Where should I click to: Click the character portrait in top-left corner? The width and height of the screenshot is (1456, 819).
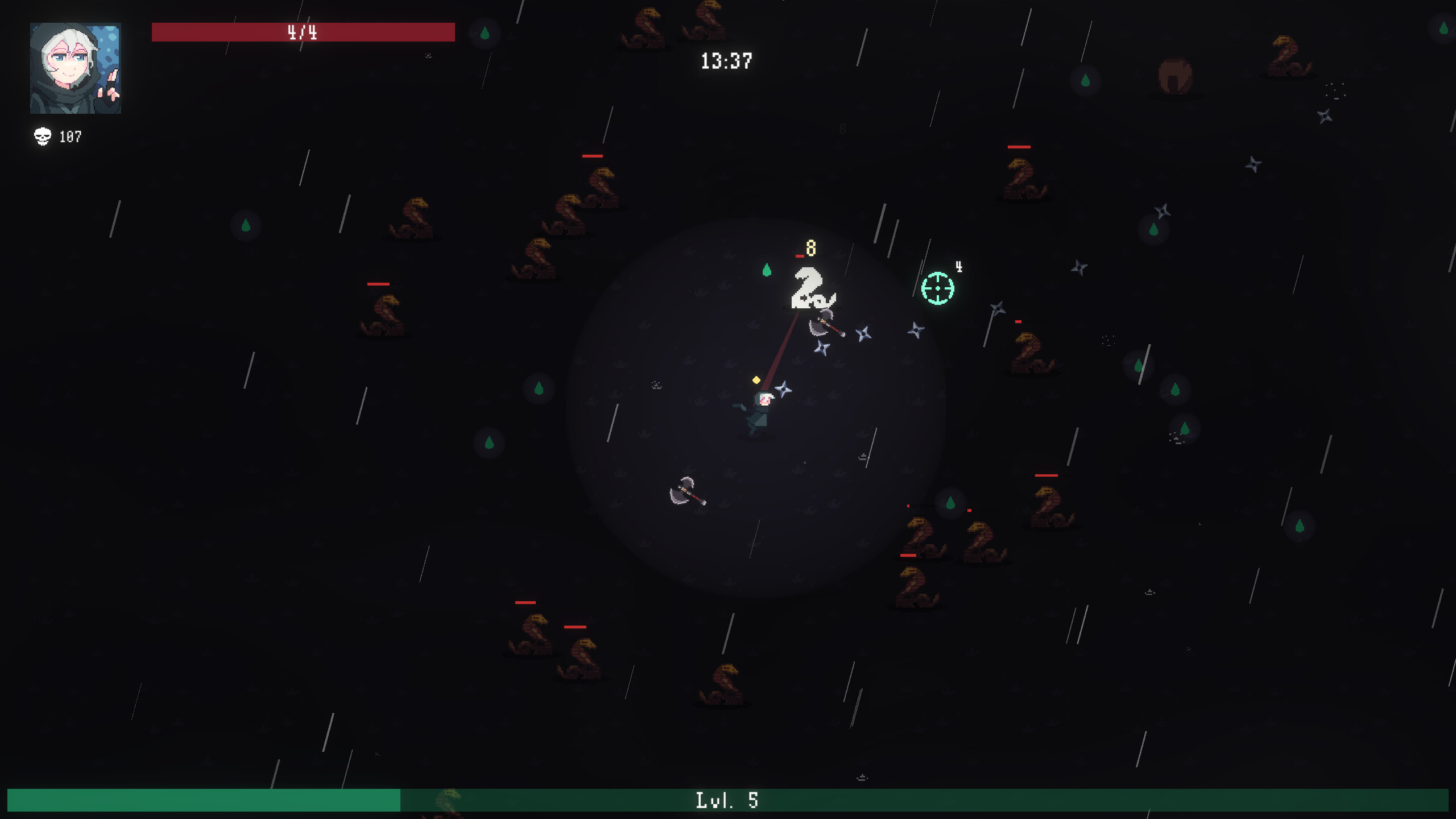point(76,68)
